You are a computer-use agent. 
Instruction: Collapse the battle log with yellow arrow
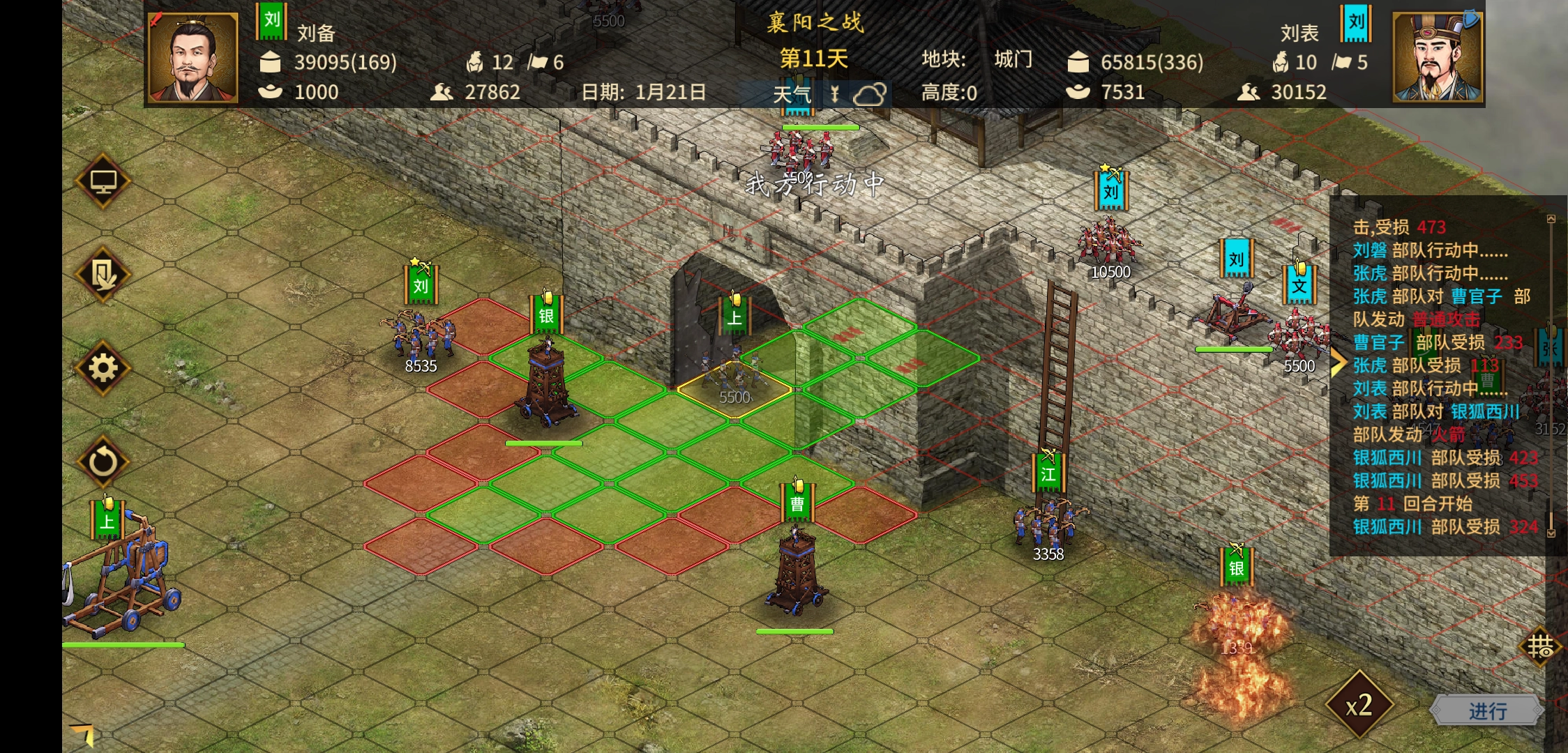click(1337, 363)
